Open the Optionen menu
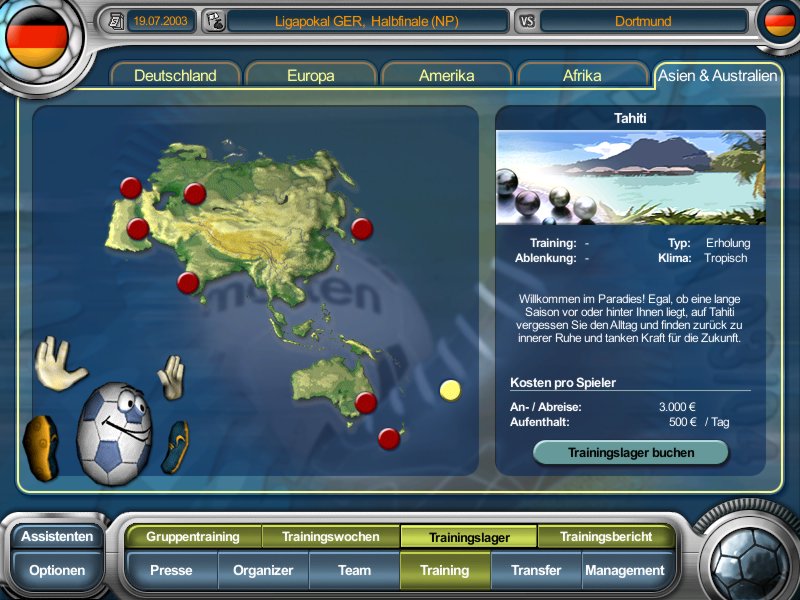800x600 pixels. click(x=57, y=571)
